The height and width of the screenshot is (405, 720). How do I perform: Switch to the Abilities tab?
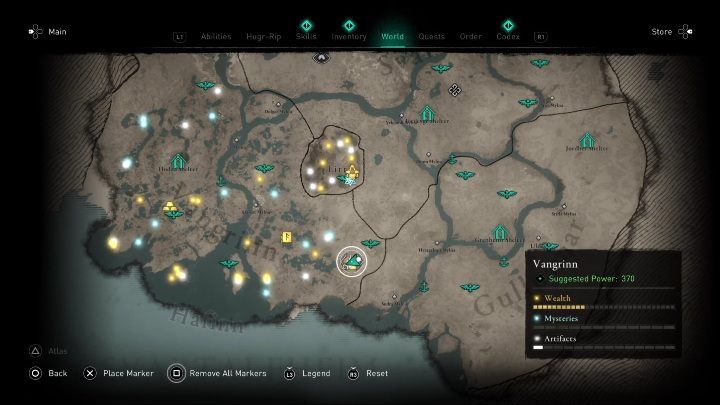click(216, 36)
